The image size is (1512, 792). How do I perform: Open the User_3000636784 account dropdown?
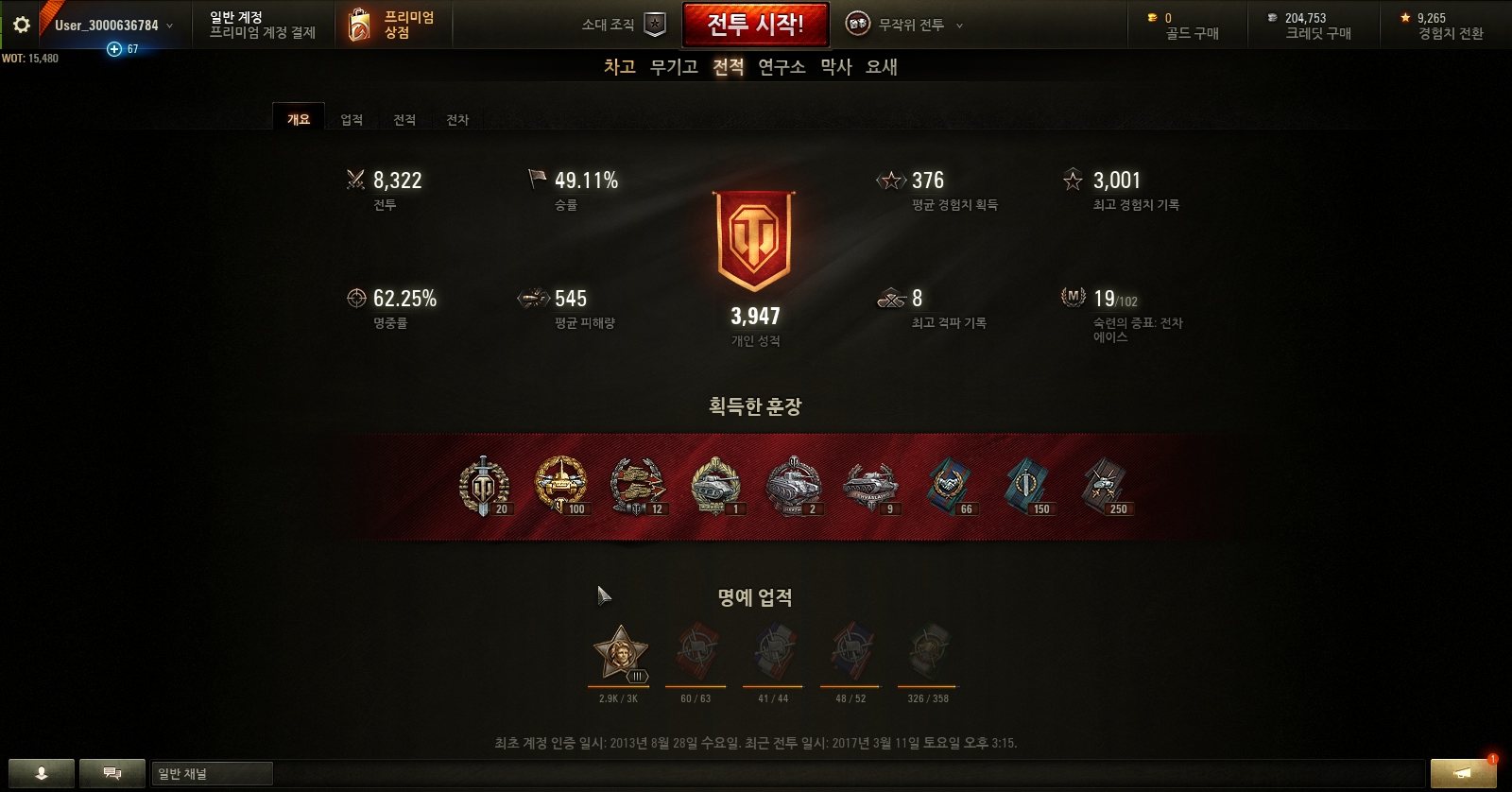coord(113,26)
